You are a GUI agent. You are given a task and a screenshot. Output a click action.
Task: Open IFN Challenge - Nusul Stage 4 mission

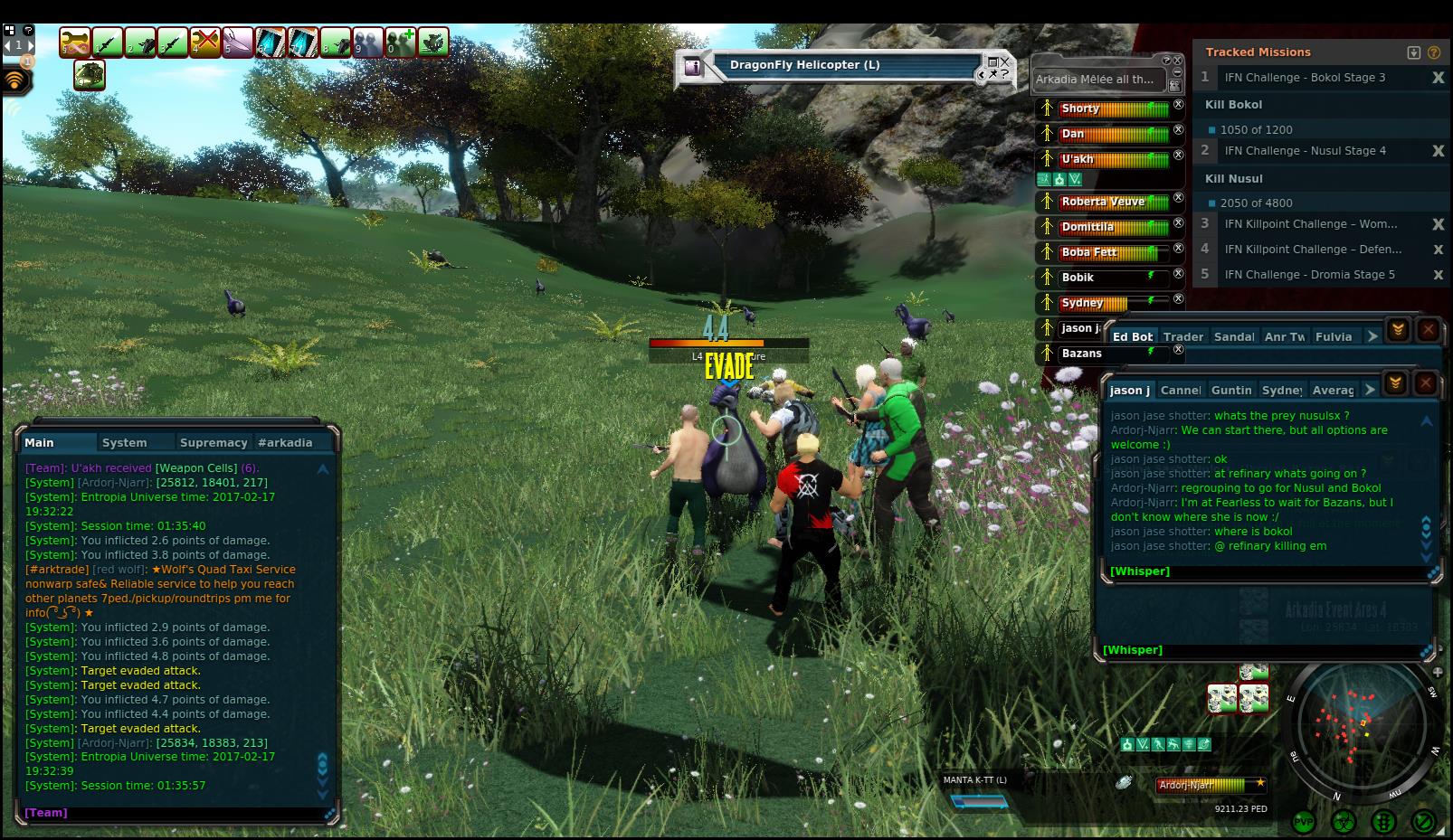[1305, 151]
